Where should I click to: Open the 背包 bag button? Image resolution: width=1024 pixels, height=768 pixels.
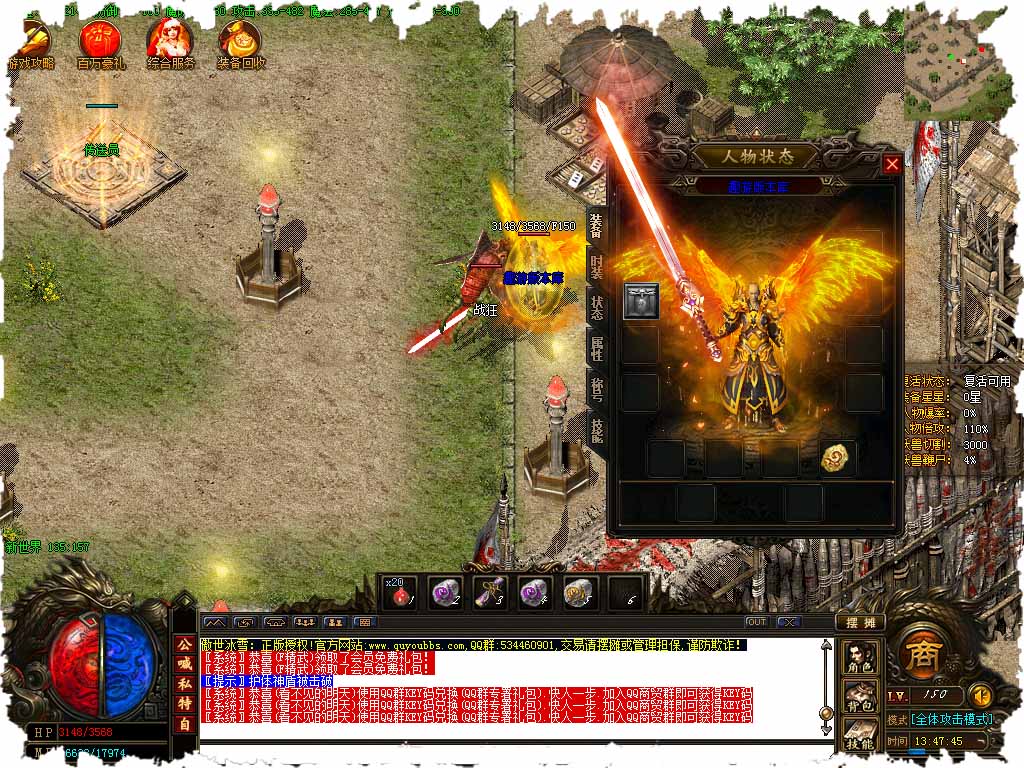861,693
